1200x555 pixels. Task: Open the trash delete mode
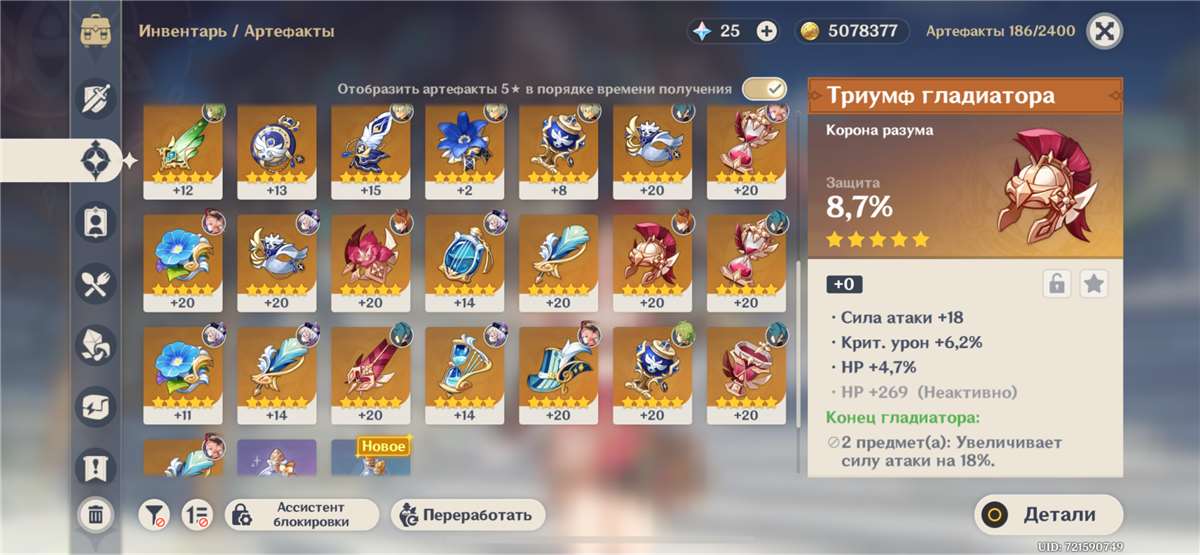tap(96, 515)
